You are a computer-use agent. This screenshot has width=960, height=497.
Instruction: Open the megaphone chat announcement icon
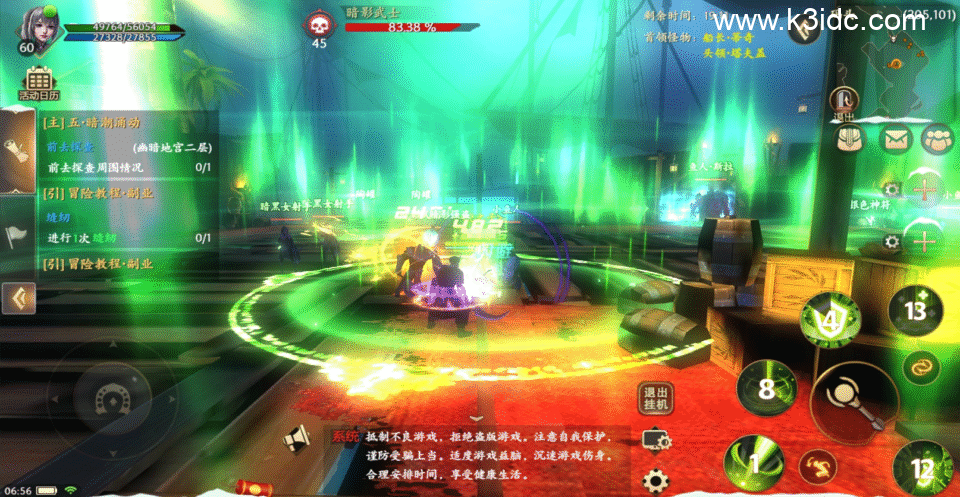click(x=296, y=438)
